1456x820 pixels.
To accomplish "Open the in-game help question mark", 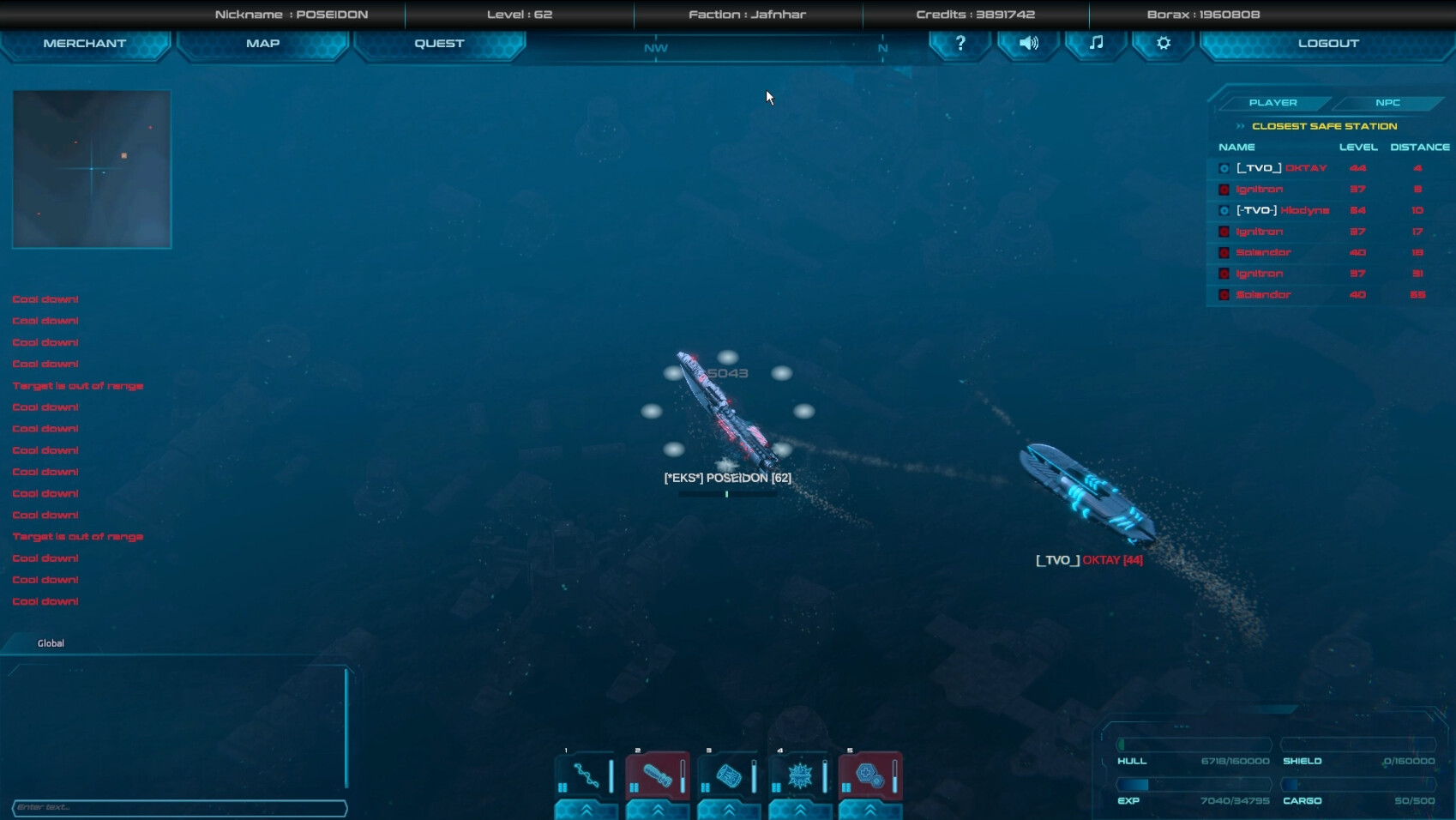I will [959, 43].
